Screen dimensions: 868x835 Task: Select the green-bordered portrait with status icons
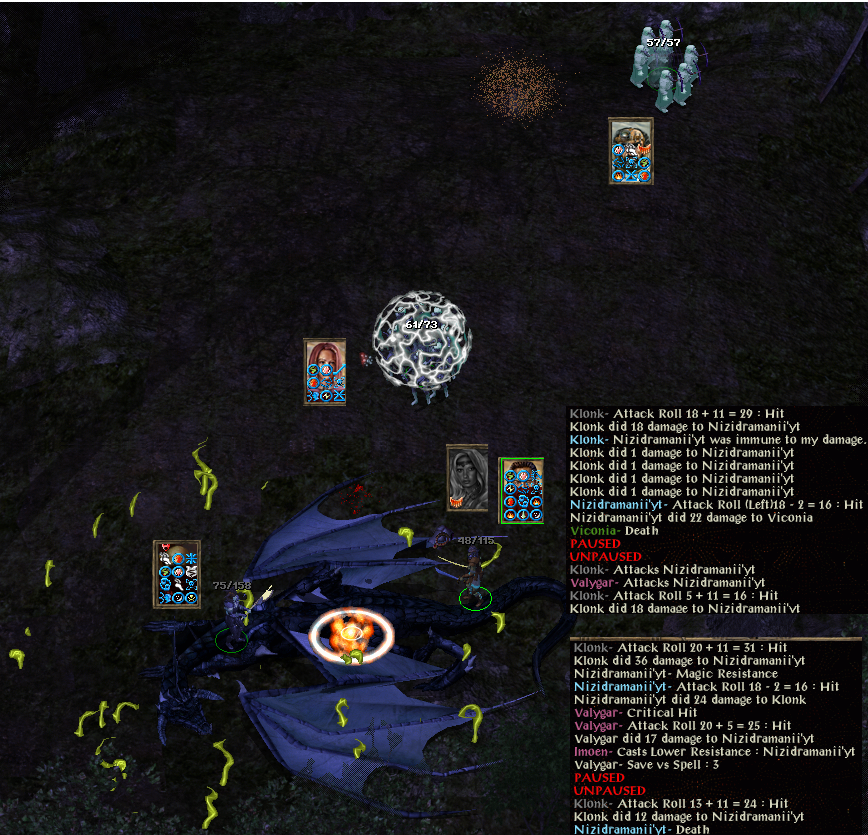[521, 490]
